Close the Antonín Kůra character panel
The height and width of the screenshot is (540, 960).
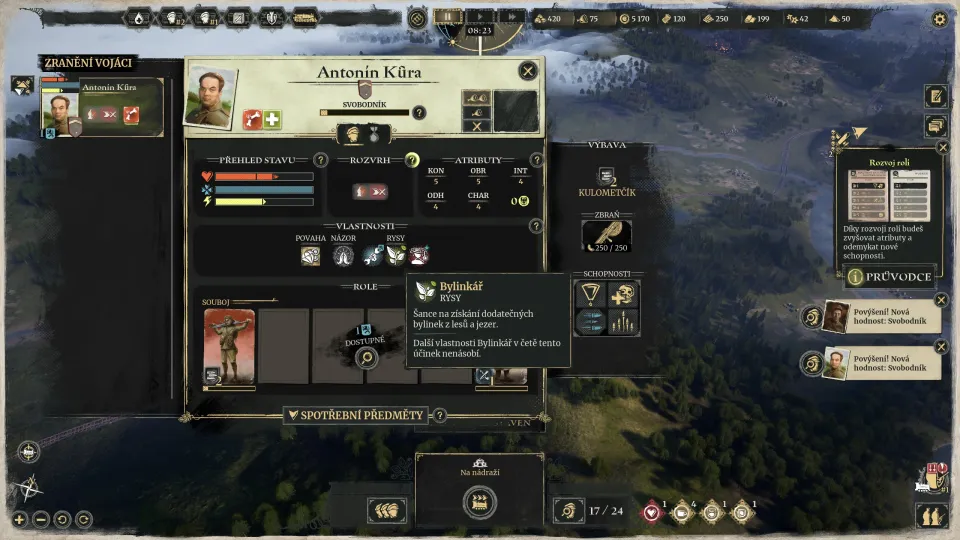527,71
